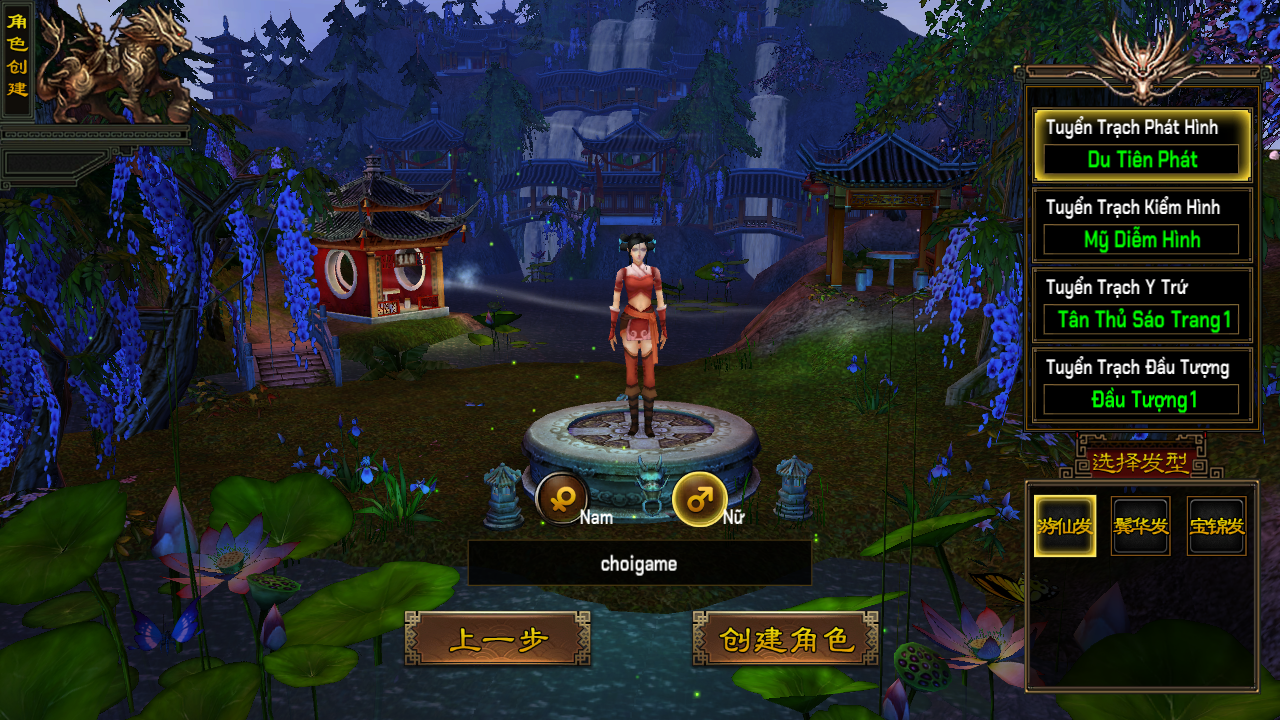Confirm with the 创建角色 create button

(x=786, y=639)
